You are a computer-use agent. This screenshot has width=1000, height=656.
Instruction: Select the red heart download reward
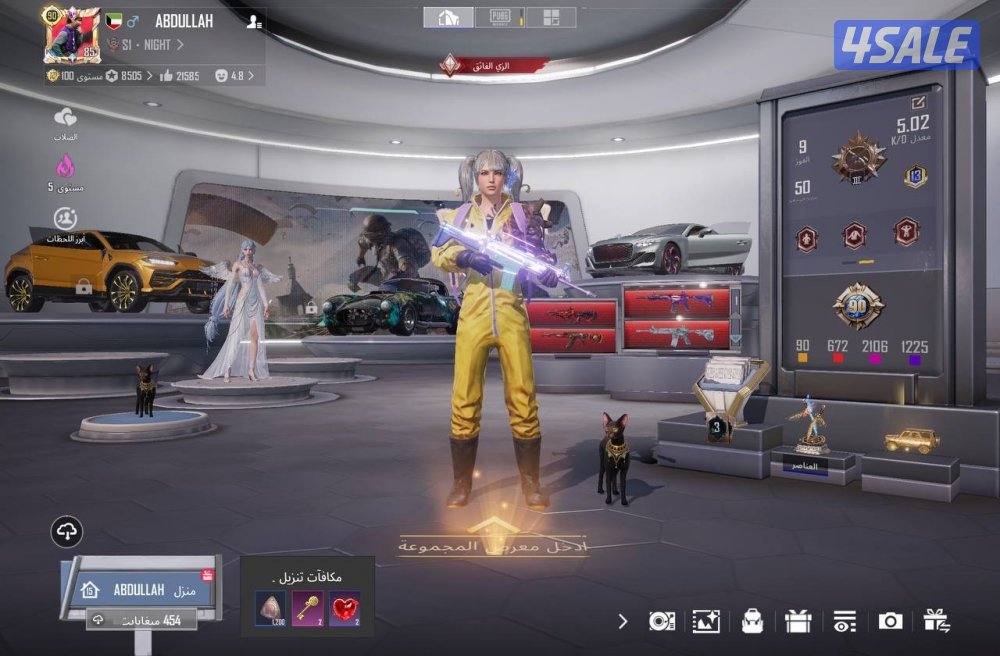coord(344,609)
